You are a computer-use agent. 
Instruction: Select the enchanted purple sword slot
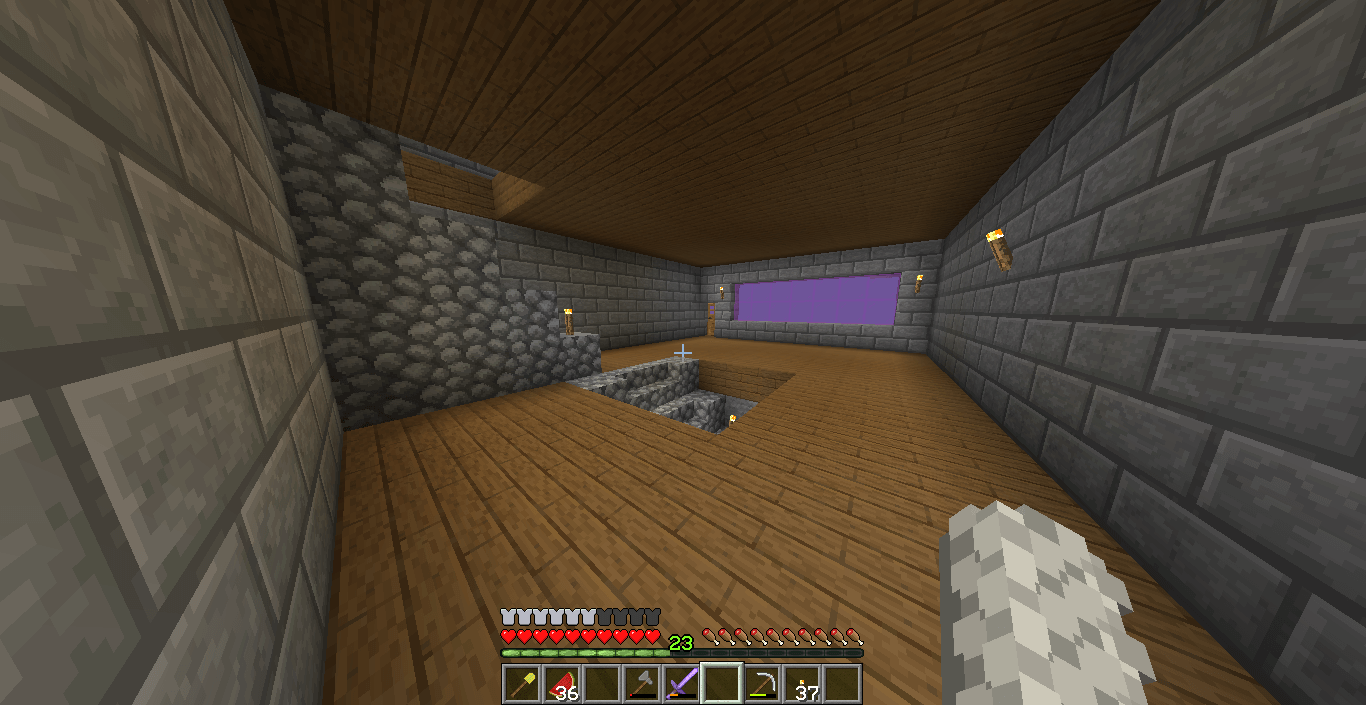tap(682, 684)
